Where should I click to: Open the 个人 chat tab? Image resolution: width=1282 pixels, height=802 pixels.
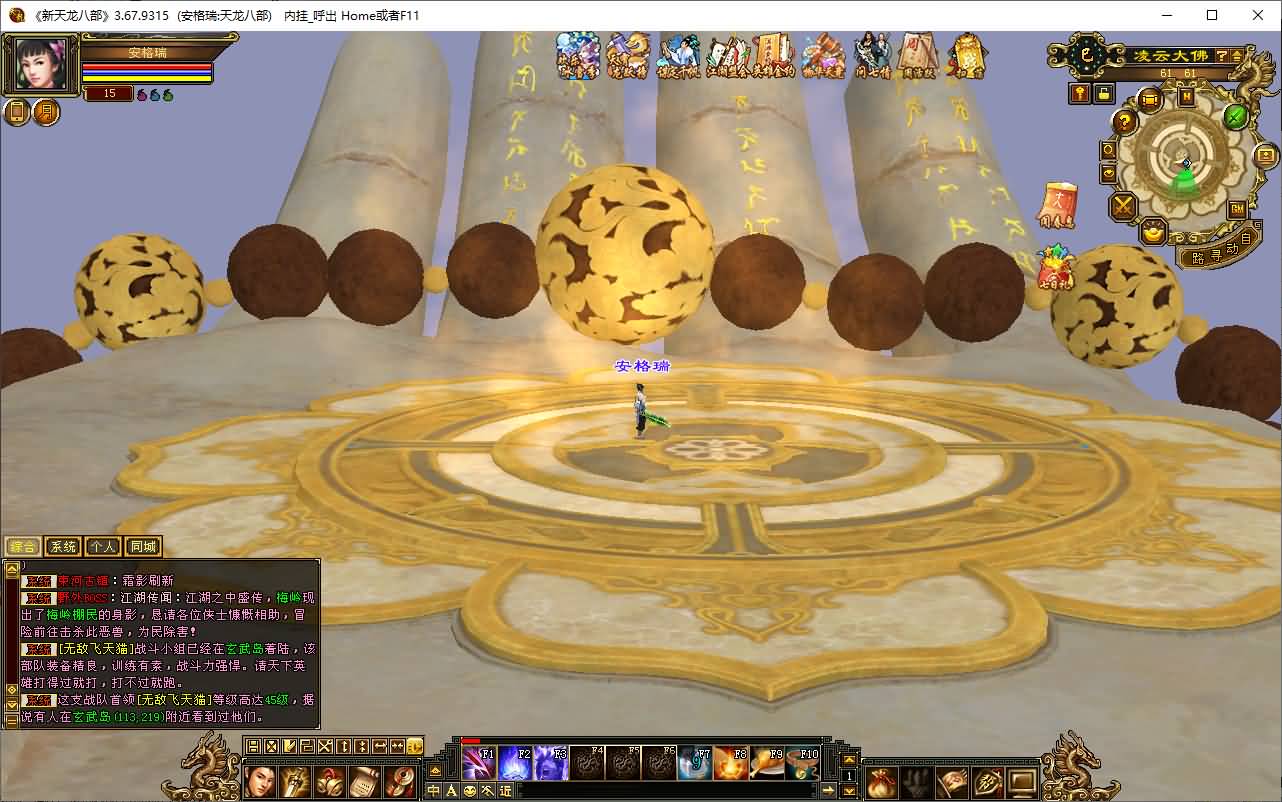click(x=102, y=547)
